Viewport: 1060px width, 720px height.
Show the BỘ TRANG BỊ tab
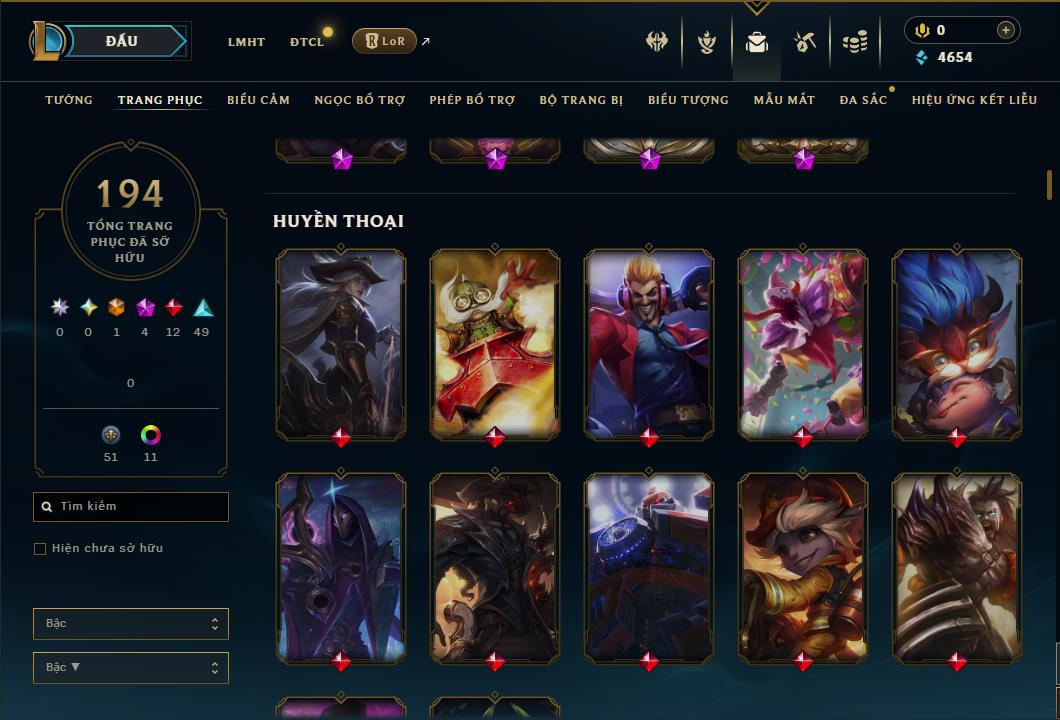(581, 100)
